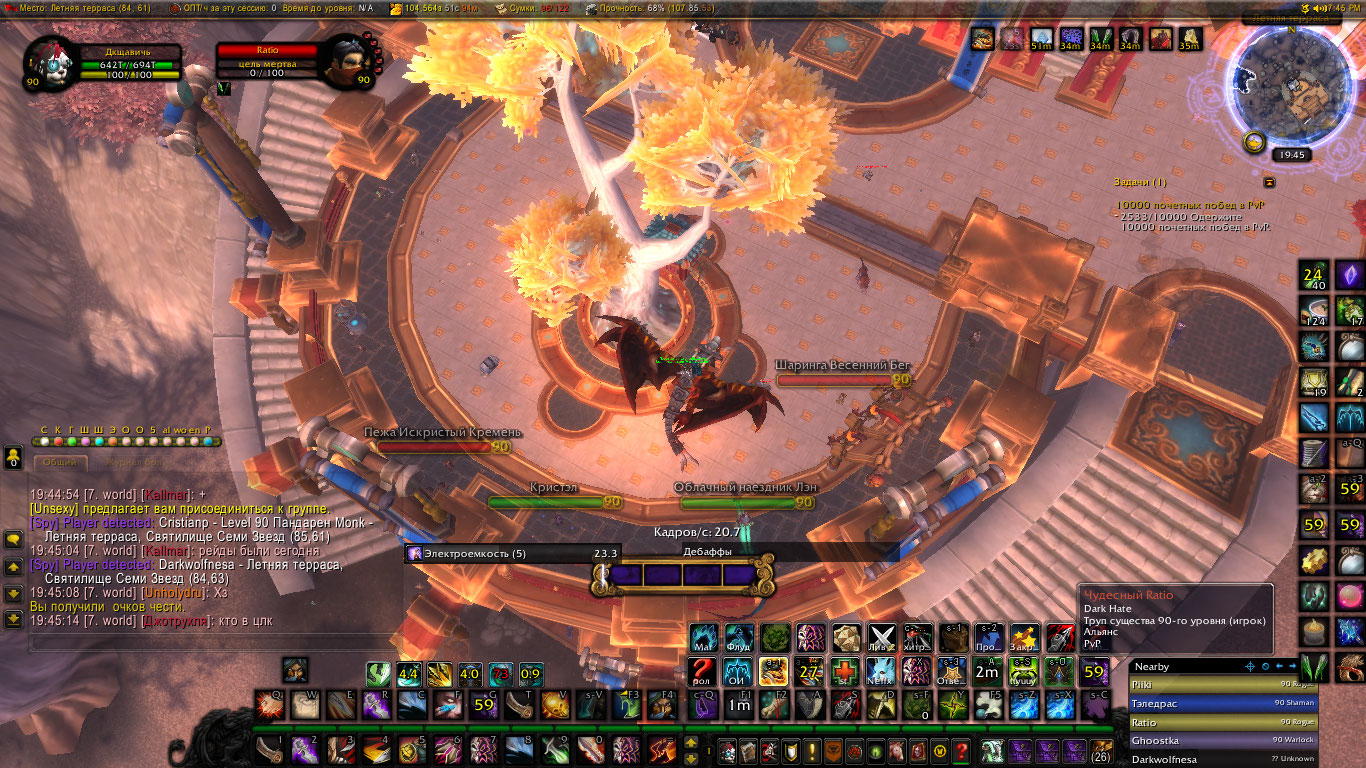Use the red cross icon action slot
The width and height of the screenshot is (1366, 768).
coord(844,670)
